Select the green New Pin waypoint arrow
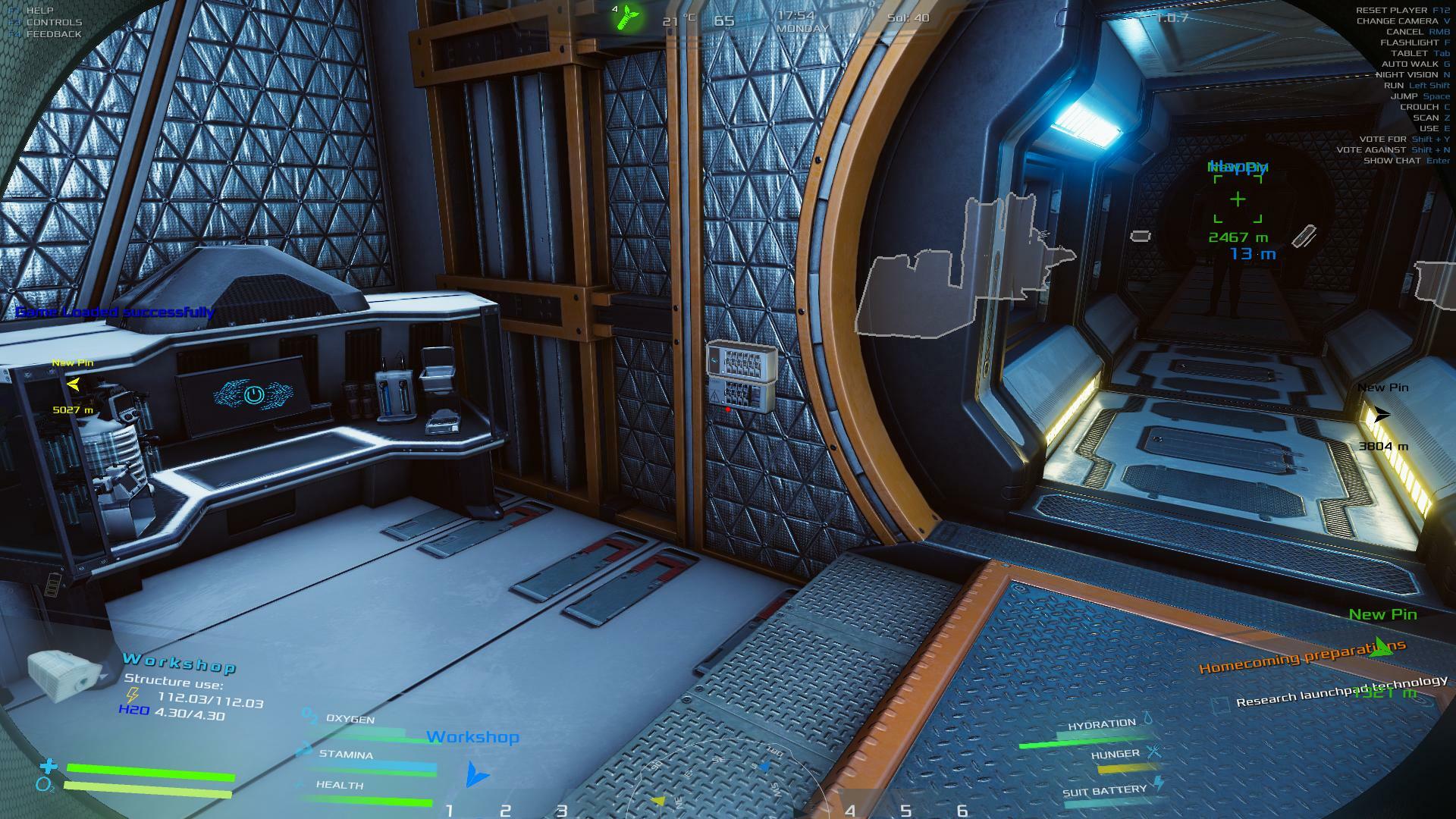Image resolution: width=1456 pixels, height=819 pixels. click(x=1382, y=647)
